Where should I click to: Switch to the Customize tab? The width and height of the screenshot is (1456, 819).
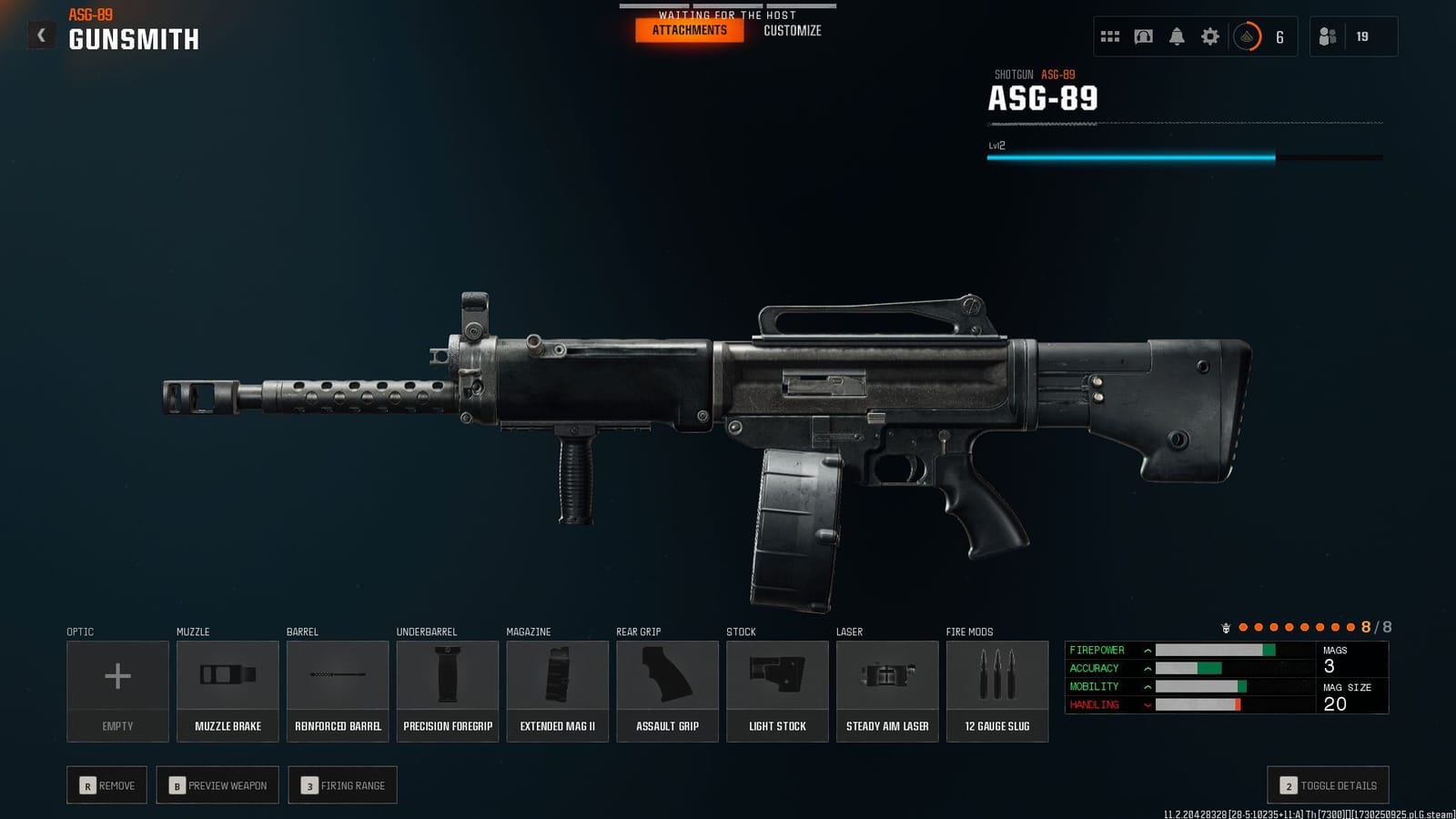tap(793, 30)
